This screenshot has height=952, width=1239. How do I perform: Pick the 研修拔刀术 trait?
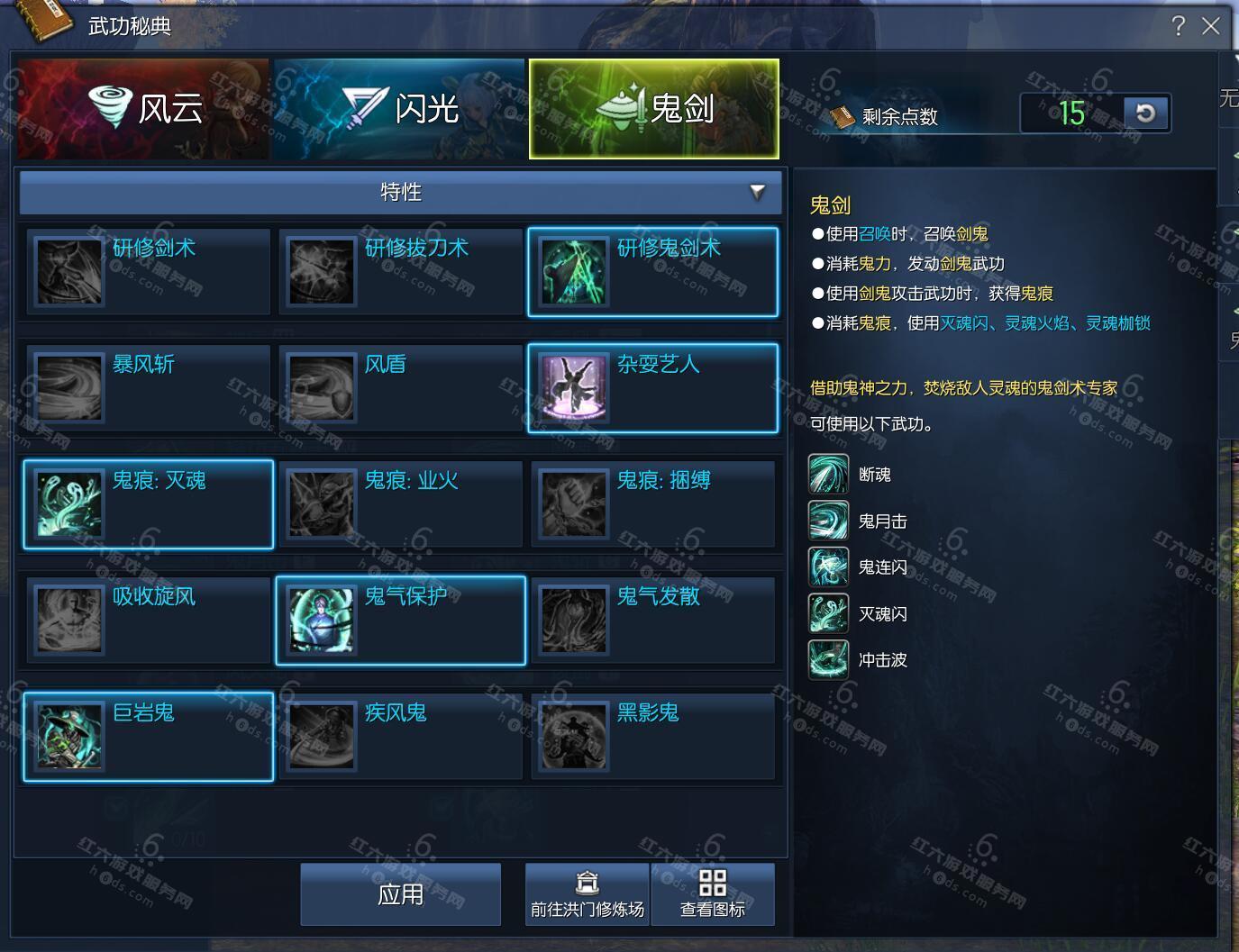click(x=401, y=271)
